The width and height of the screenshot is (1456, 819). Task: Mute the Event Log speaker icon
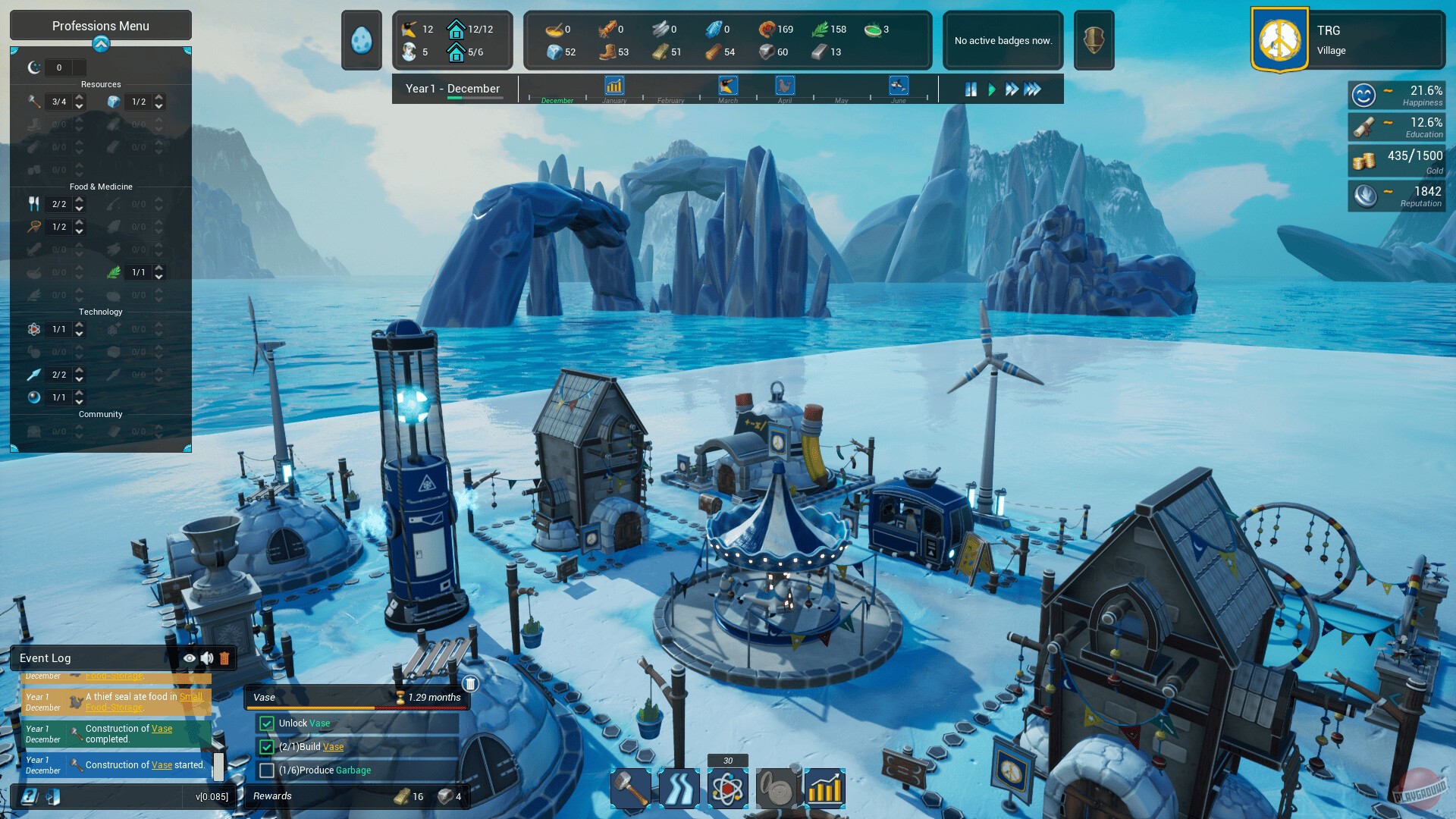(206, 658)
